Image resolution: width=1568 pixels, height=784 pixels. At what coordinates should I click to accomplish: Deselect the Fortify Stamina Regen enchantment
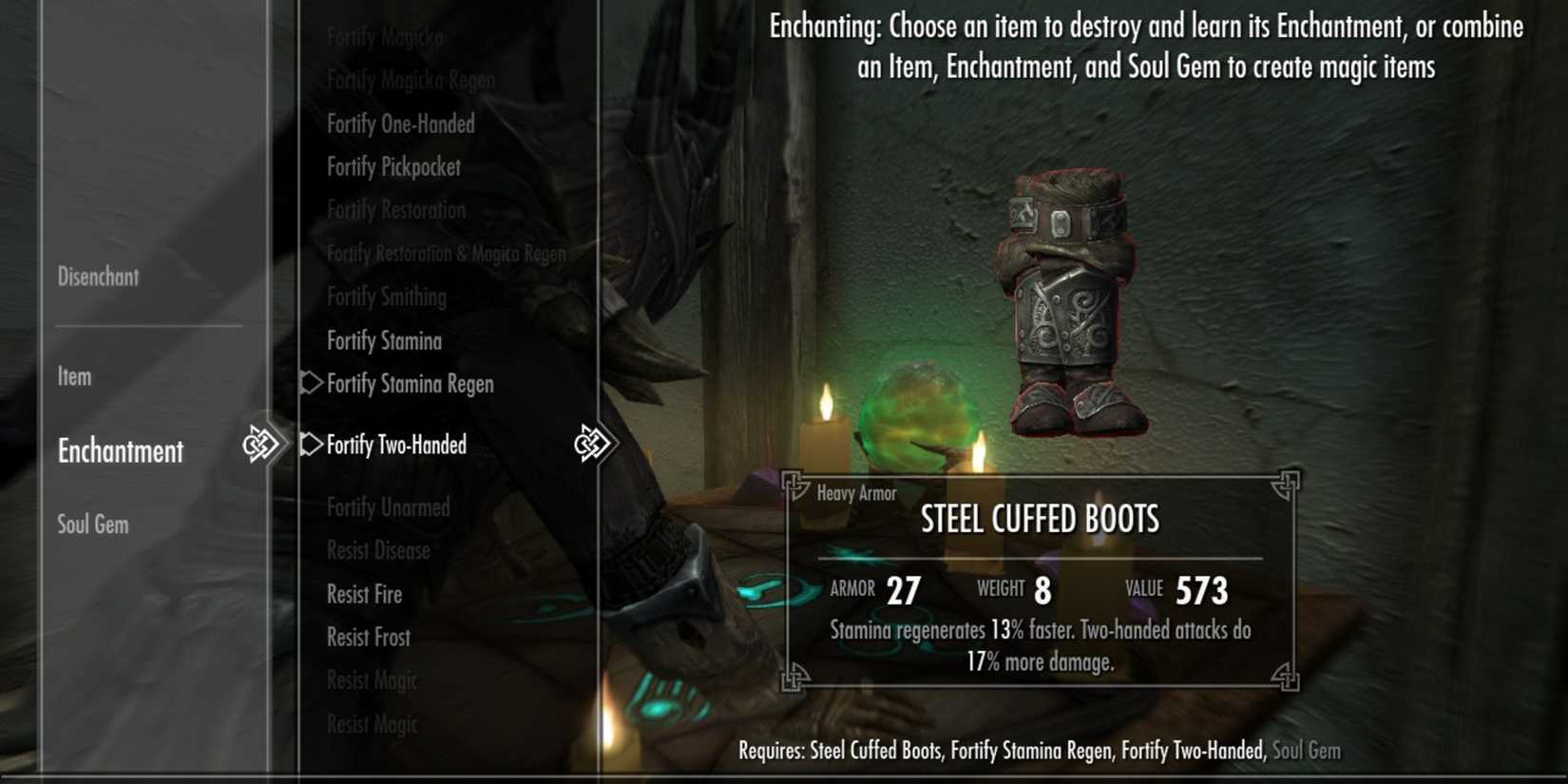click(x=410, y=384)
